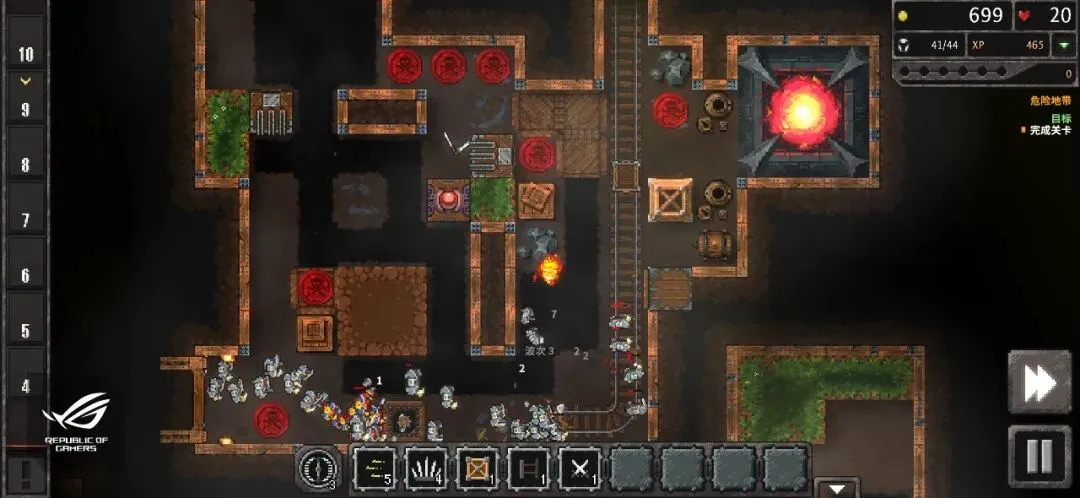
Task: Pick the rail track piece slot
Action: (529, 468)
